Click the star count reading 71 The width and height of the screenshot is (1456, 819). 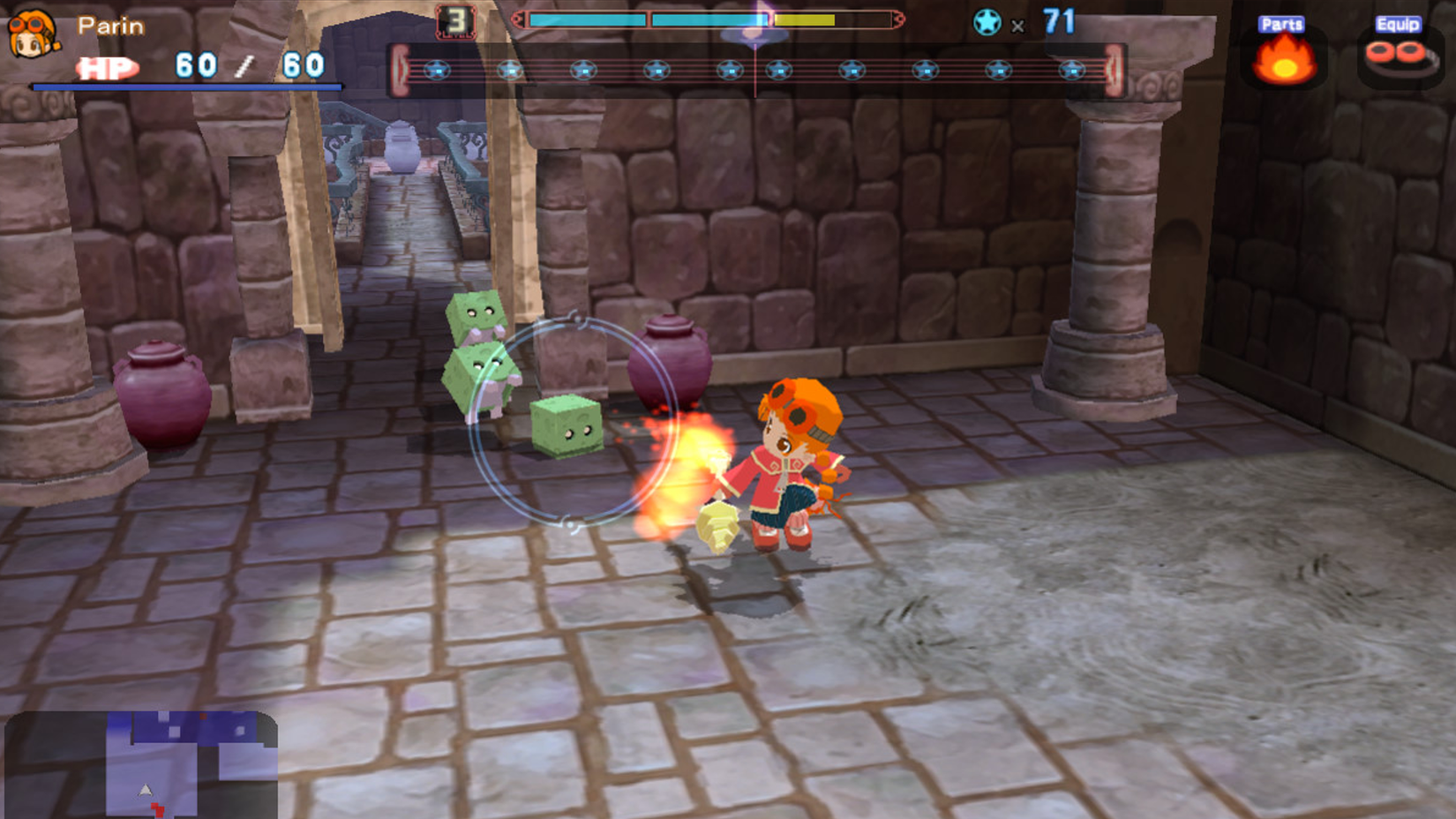click(x=1057, y=22)
